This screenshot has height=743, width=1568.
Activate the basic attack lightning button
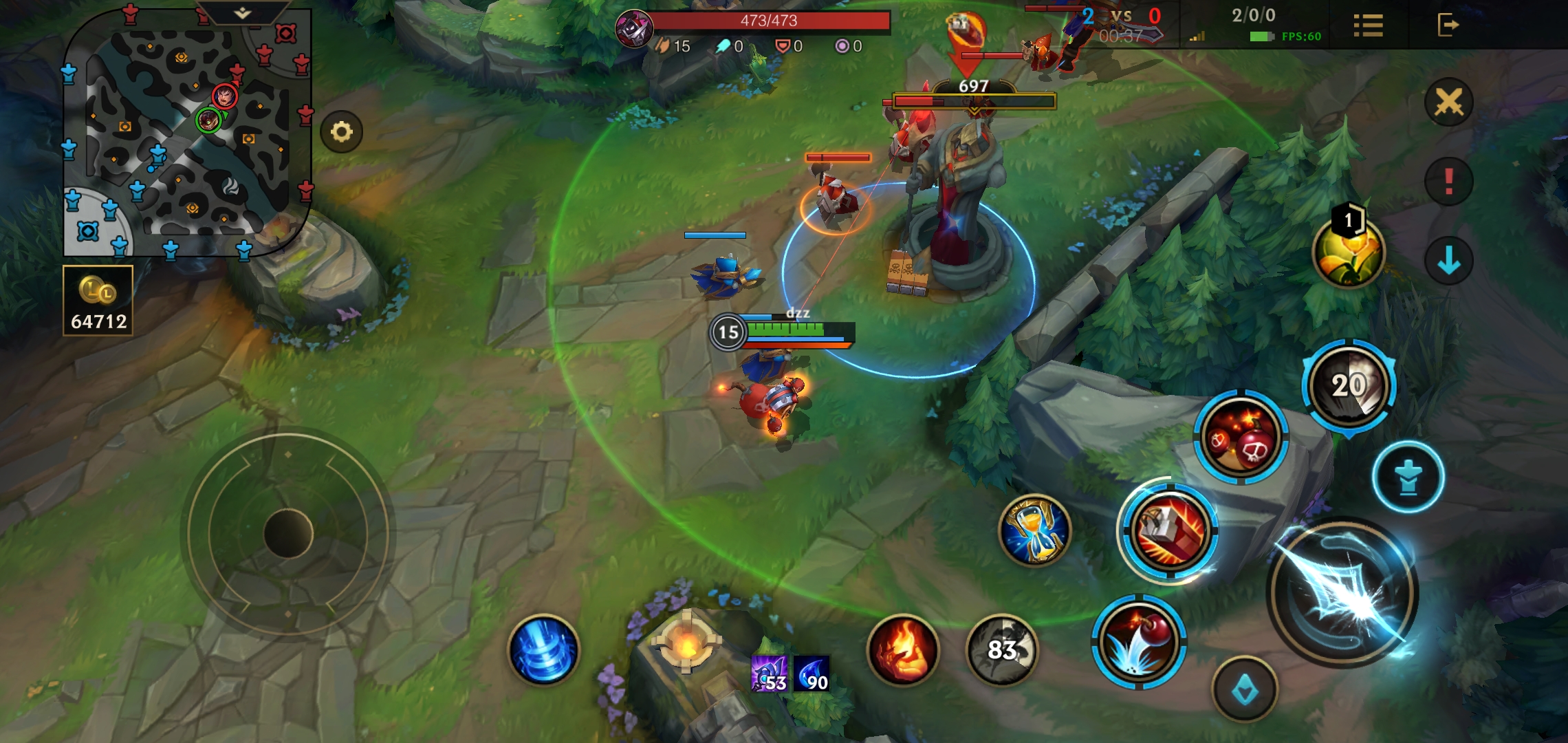click(1342, 593)
